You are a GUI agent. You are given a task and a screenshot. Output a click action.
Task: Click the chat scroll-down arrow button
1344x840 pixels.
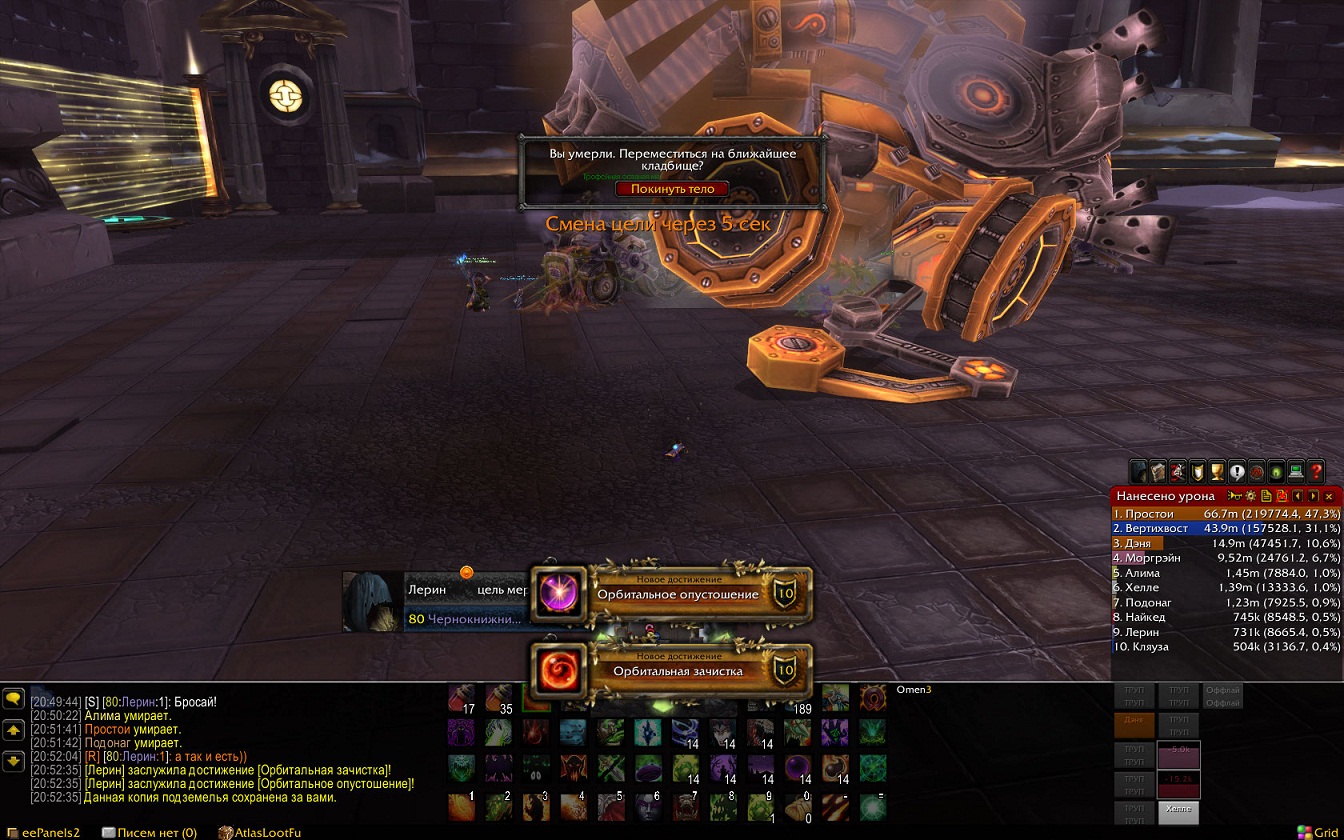(x=14, y=762)
